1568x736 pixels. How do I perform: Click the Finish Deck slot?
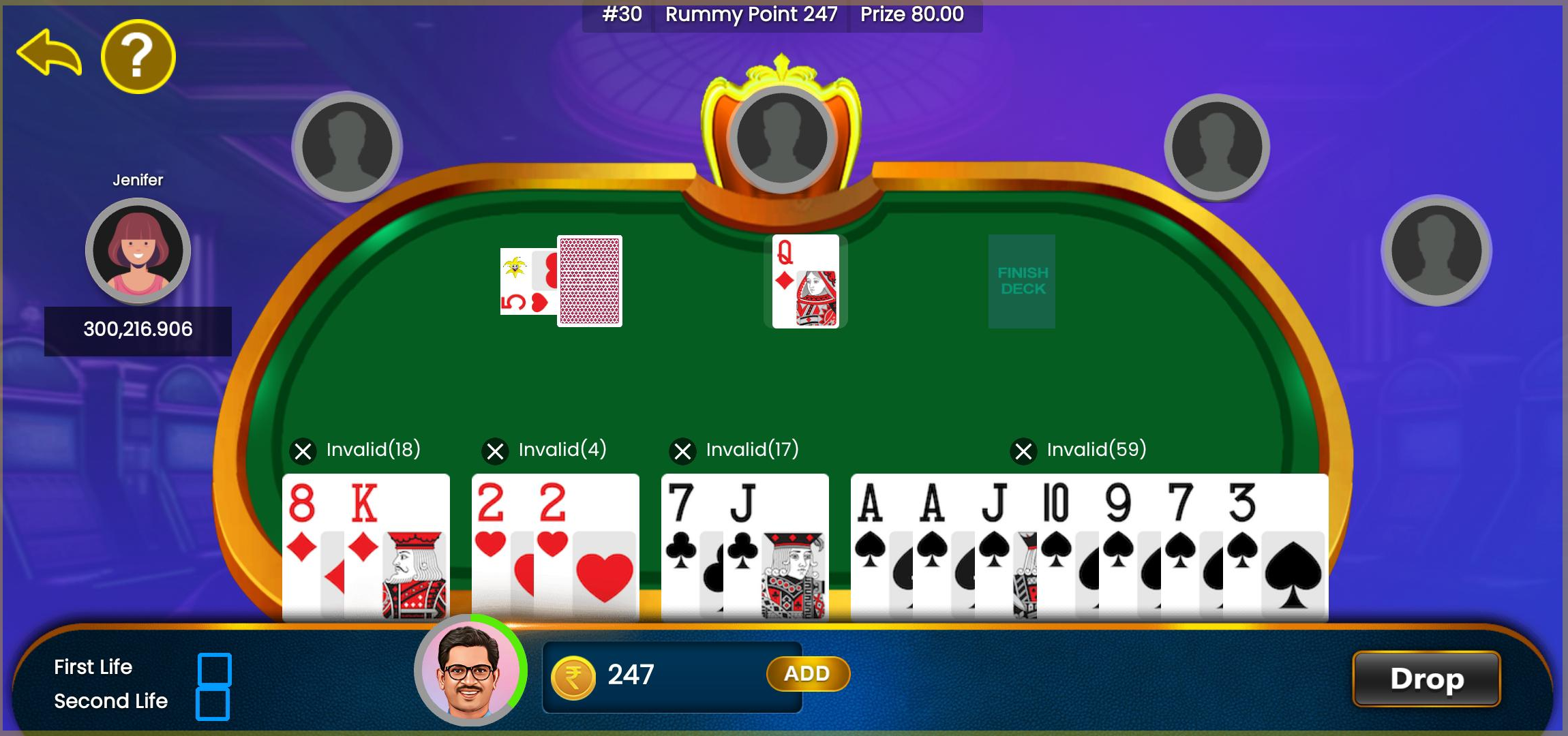point(1021,281)
